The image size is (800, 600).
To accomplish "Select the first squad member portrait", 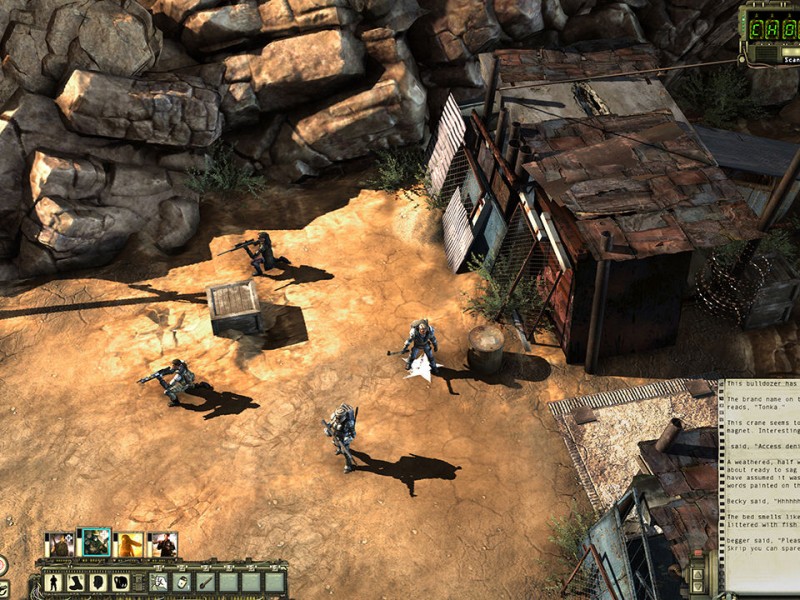I will (60, 545).
